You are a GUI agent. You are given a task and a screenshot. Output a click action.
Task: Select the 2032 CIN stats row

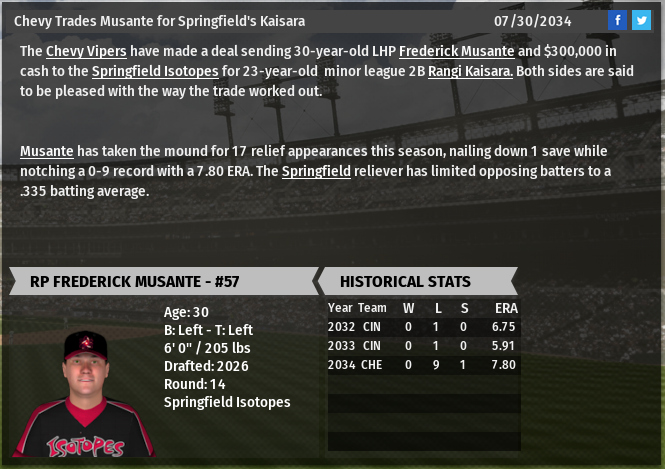click(422, 327)
